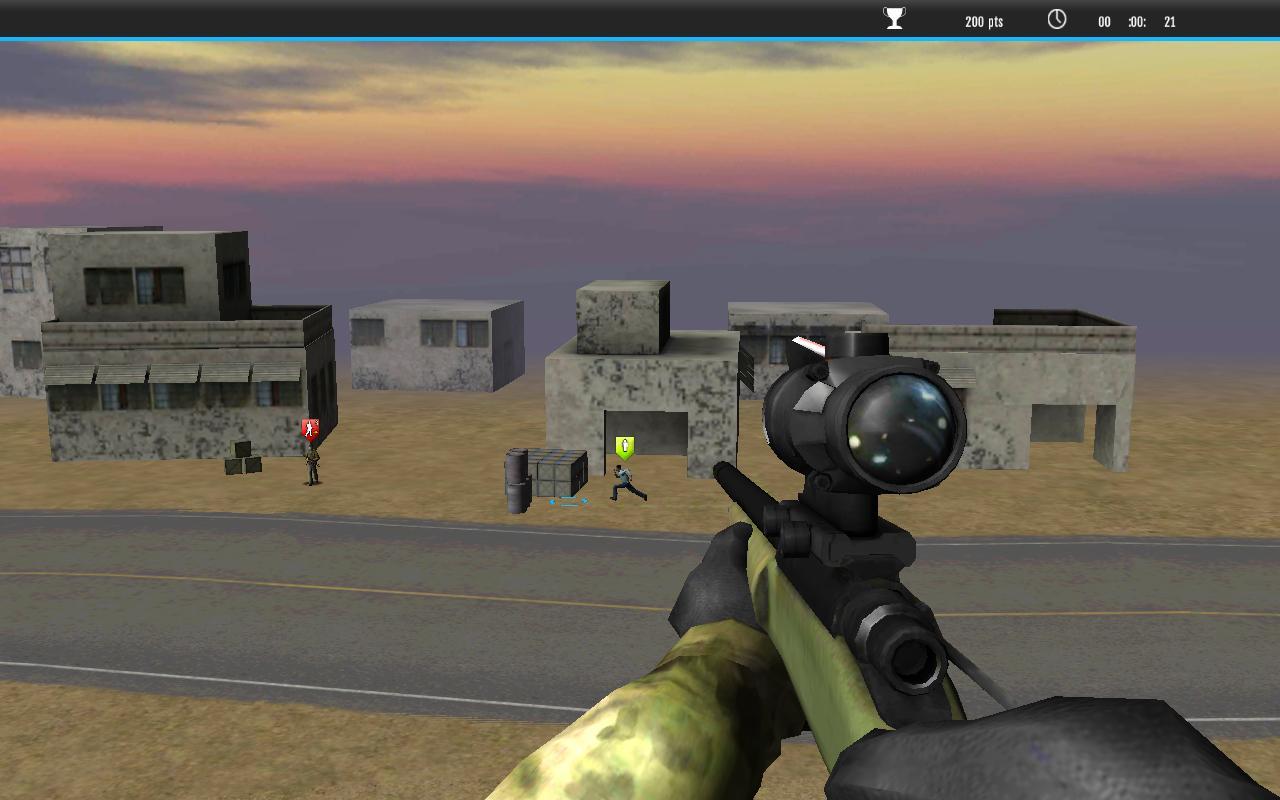Click the 200 pts score label
The height and width of the screenshot is (800, 1280).
[983, 21]
